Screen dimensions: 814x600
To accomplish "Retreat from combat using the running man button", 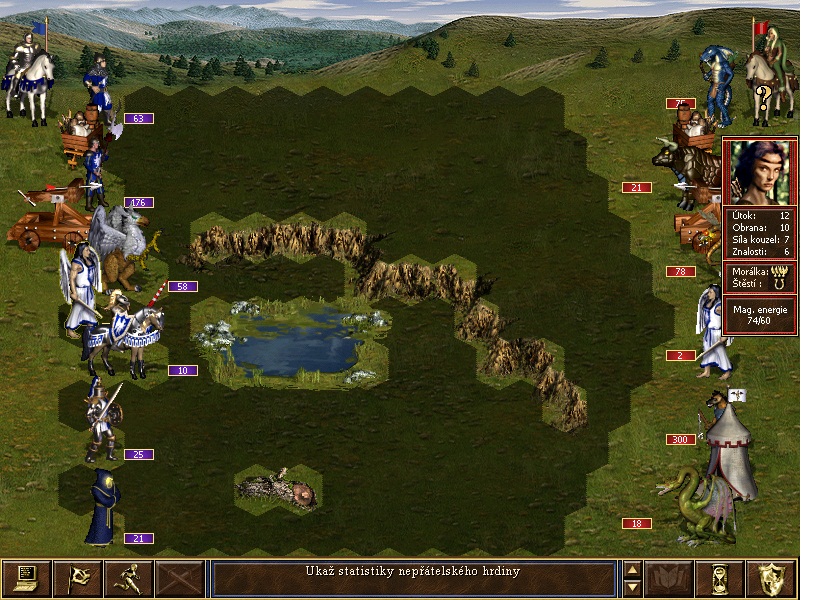I will pyautogui.click(x=129, y=579).
